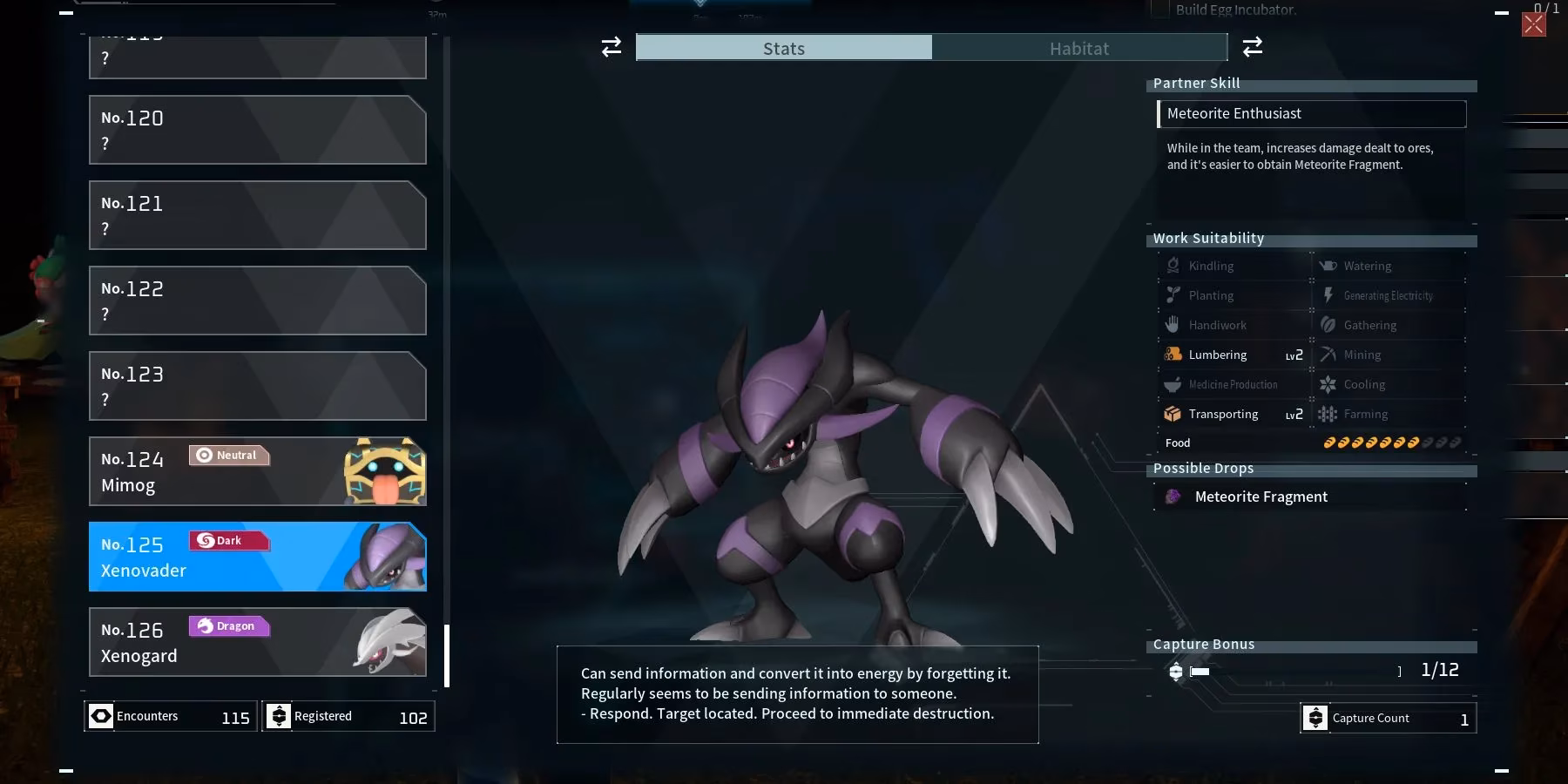Screen dimensions: 1568x784
Task: Click the Registered counter icon
Action: [279, 716]
